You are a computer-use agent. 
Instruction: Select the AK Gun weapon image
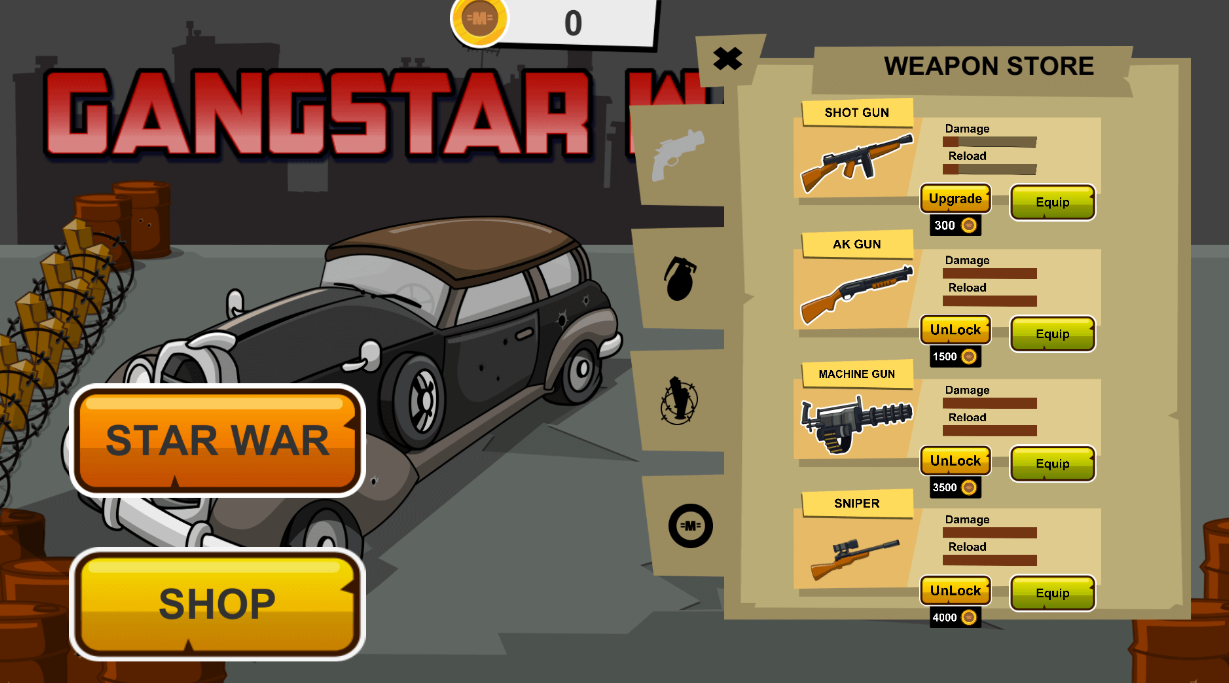[x=856, y=293]
